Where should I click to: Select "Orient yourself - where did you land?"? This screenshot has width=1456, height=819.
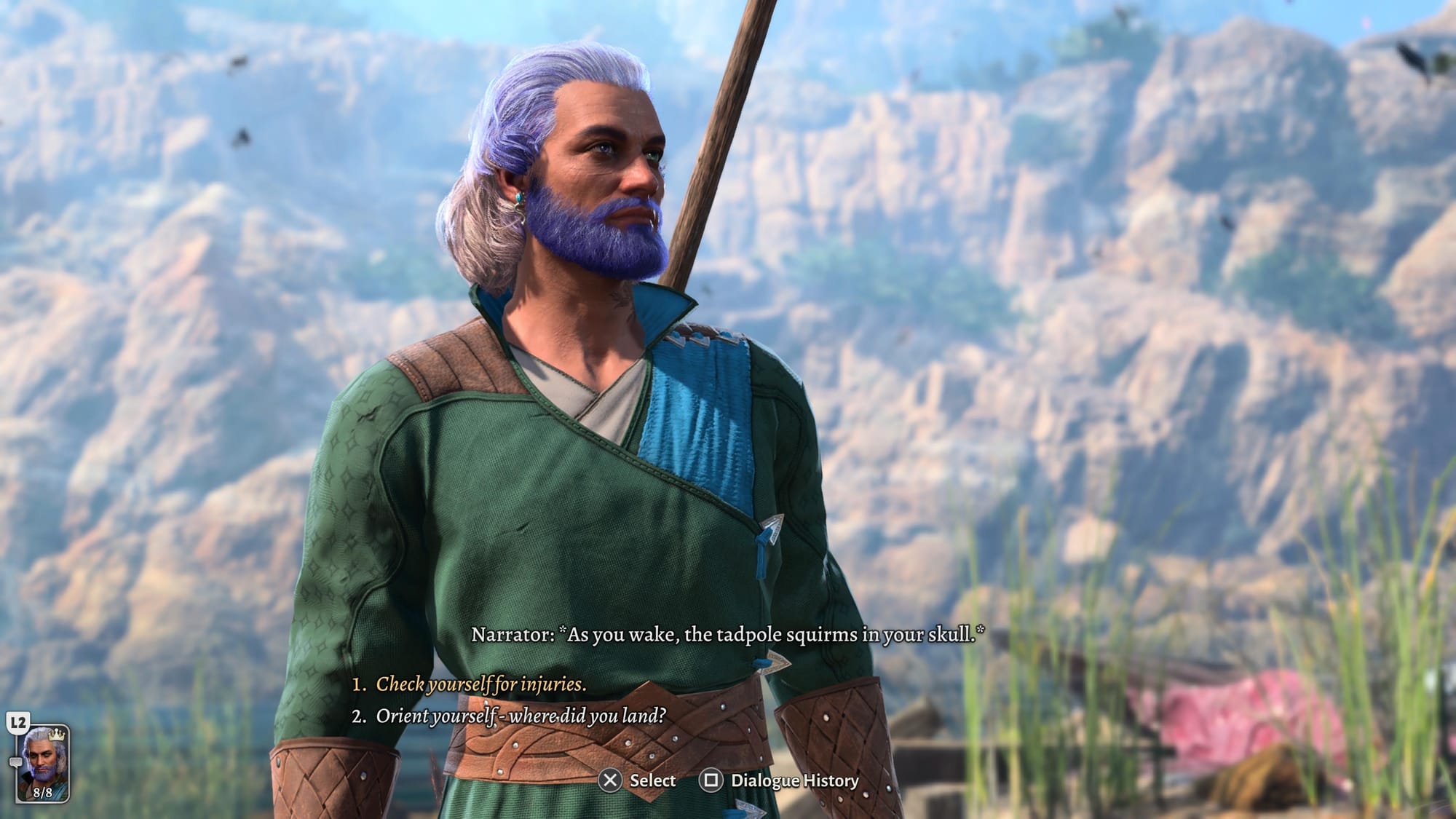tap(520, 716)
